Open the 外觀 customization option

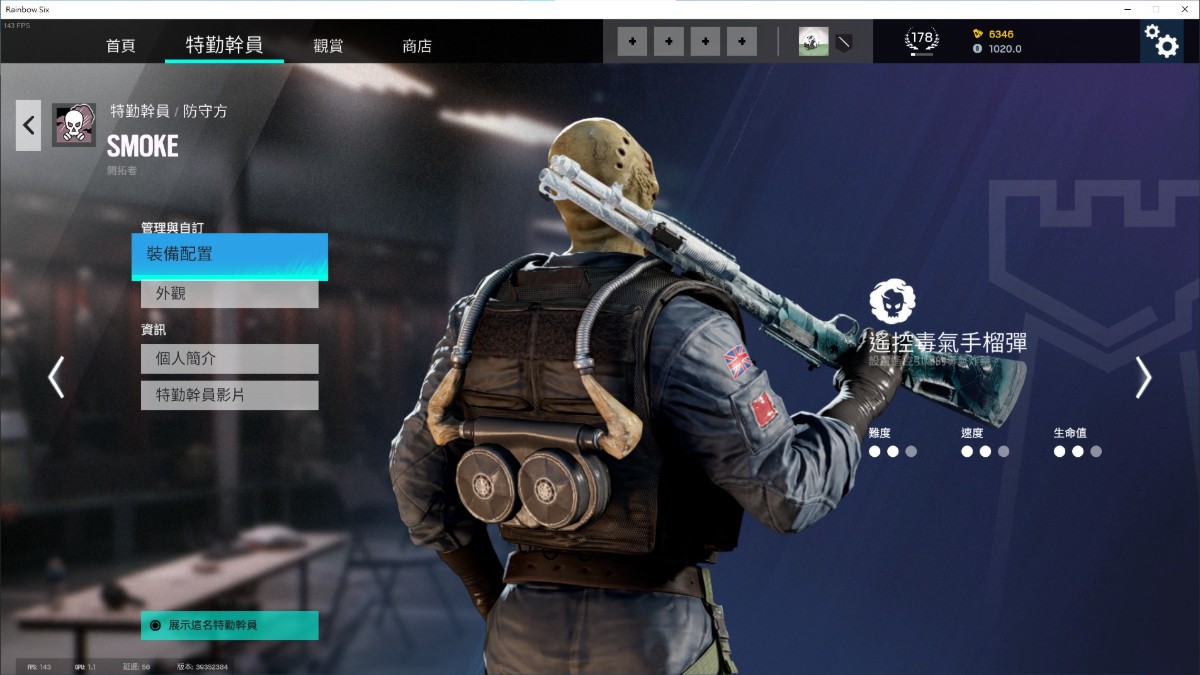(x=229, y=294)
